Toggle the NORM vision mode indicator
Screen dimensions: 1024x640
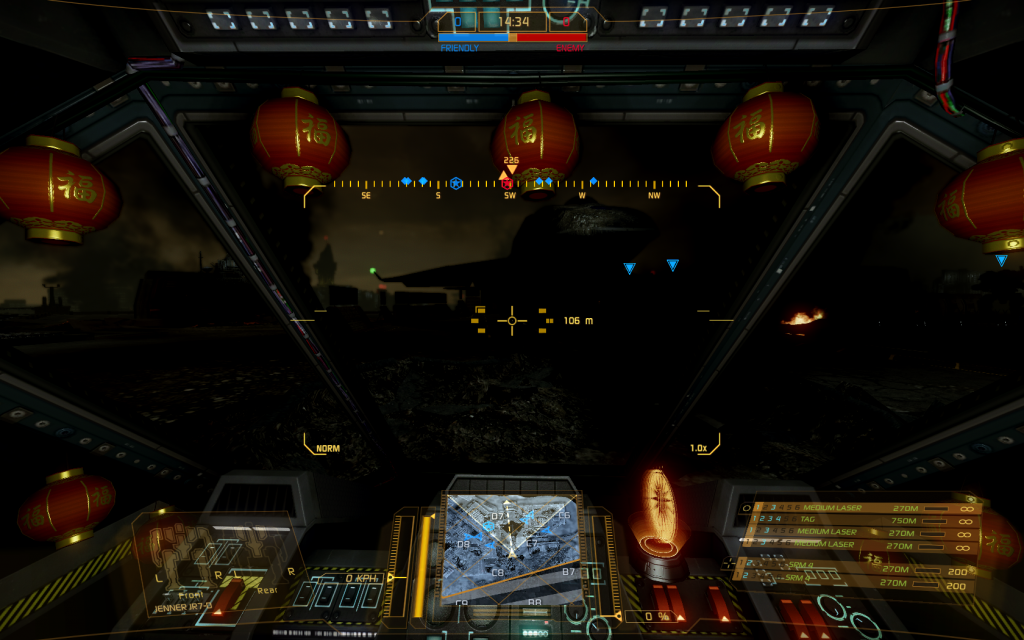327,448
